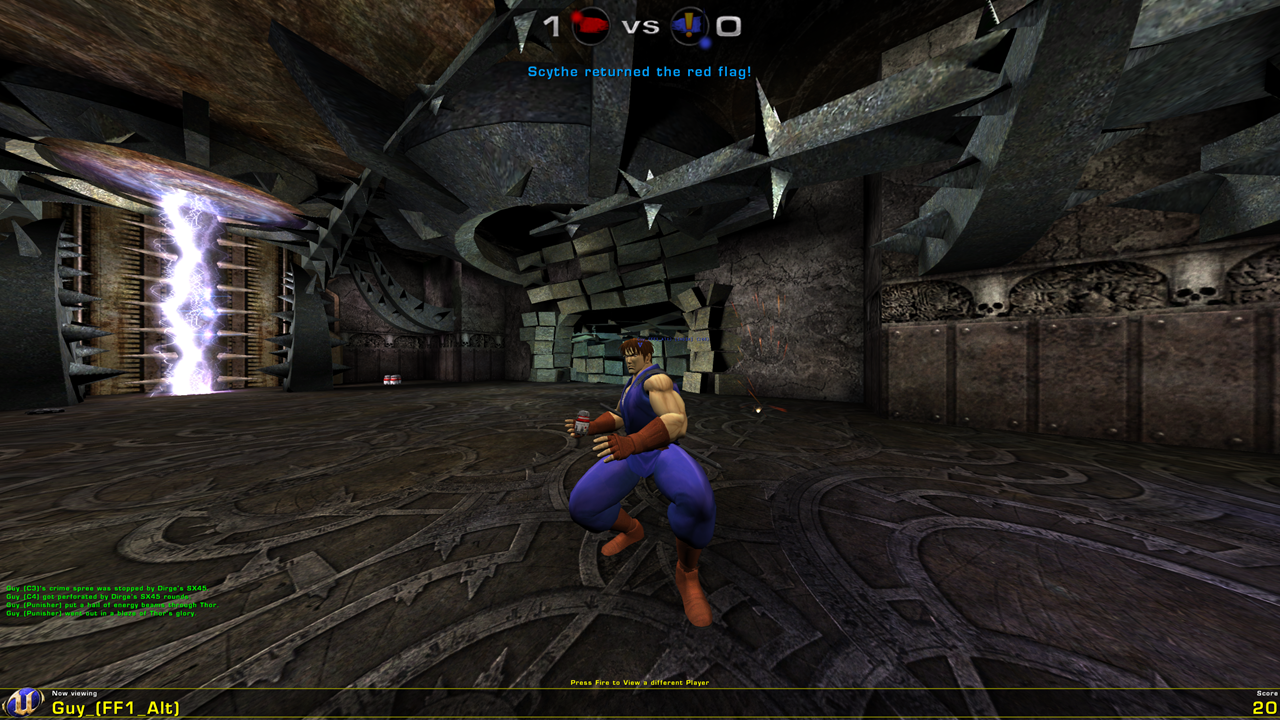
Task: Toggle the red team score counter showing 1
Action: (x=551, y=25)
